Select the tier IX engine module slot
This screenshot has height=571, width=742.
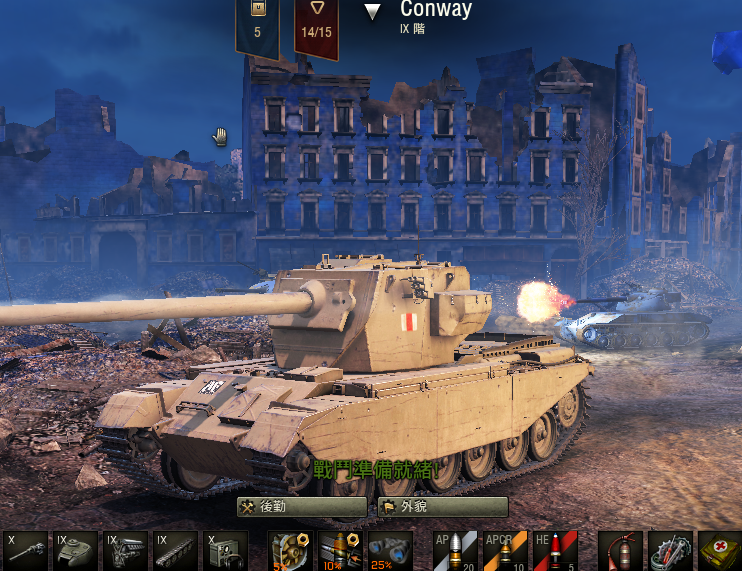point(125,551)
